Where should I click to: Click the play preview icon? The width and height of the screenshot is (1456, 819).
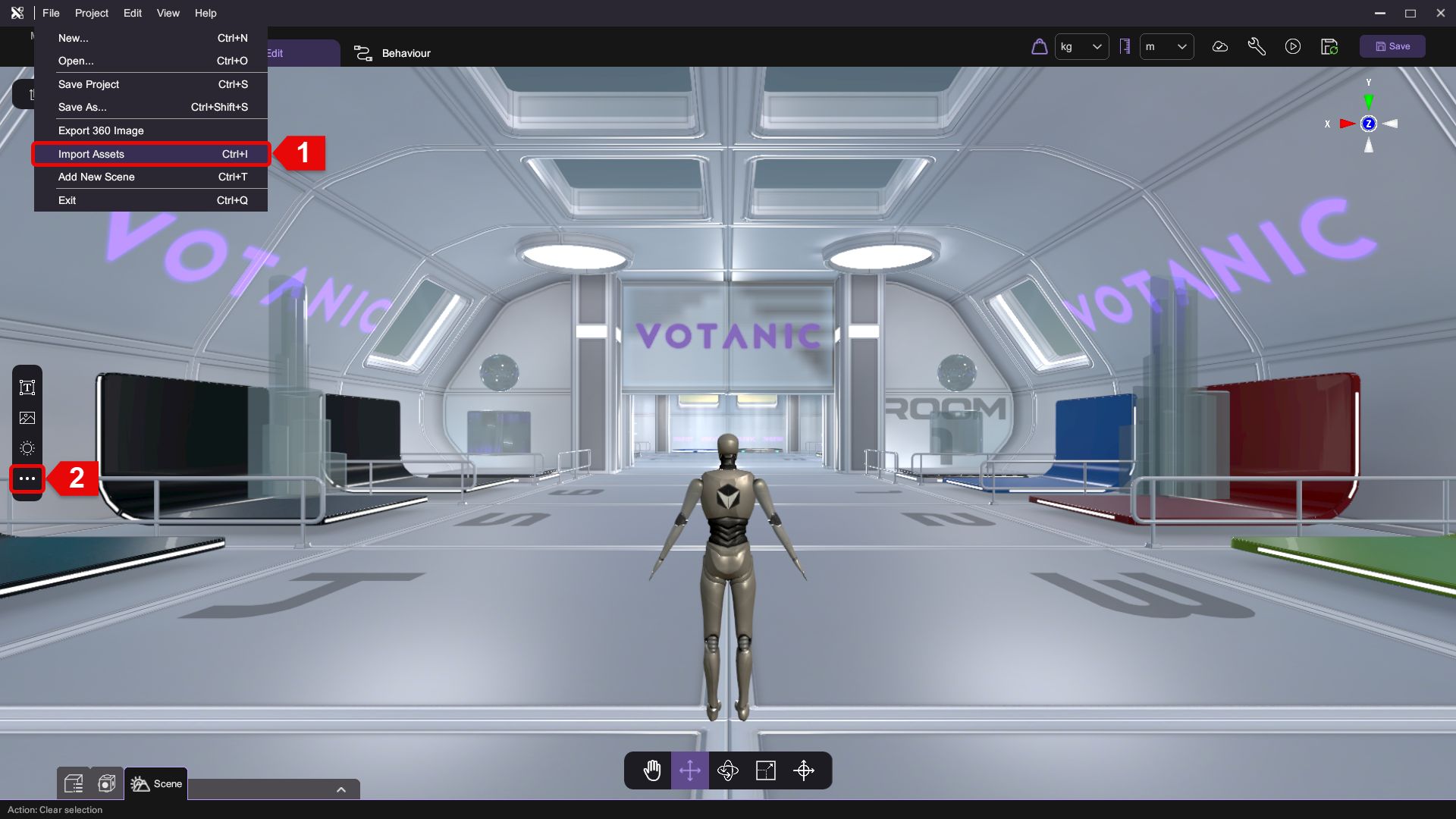[1293, 47]
